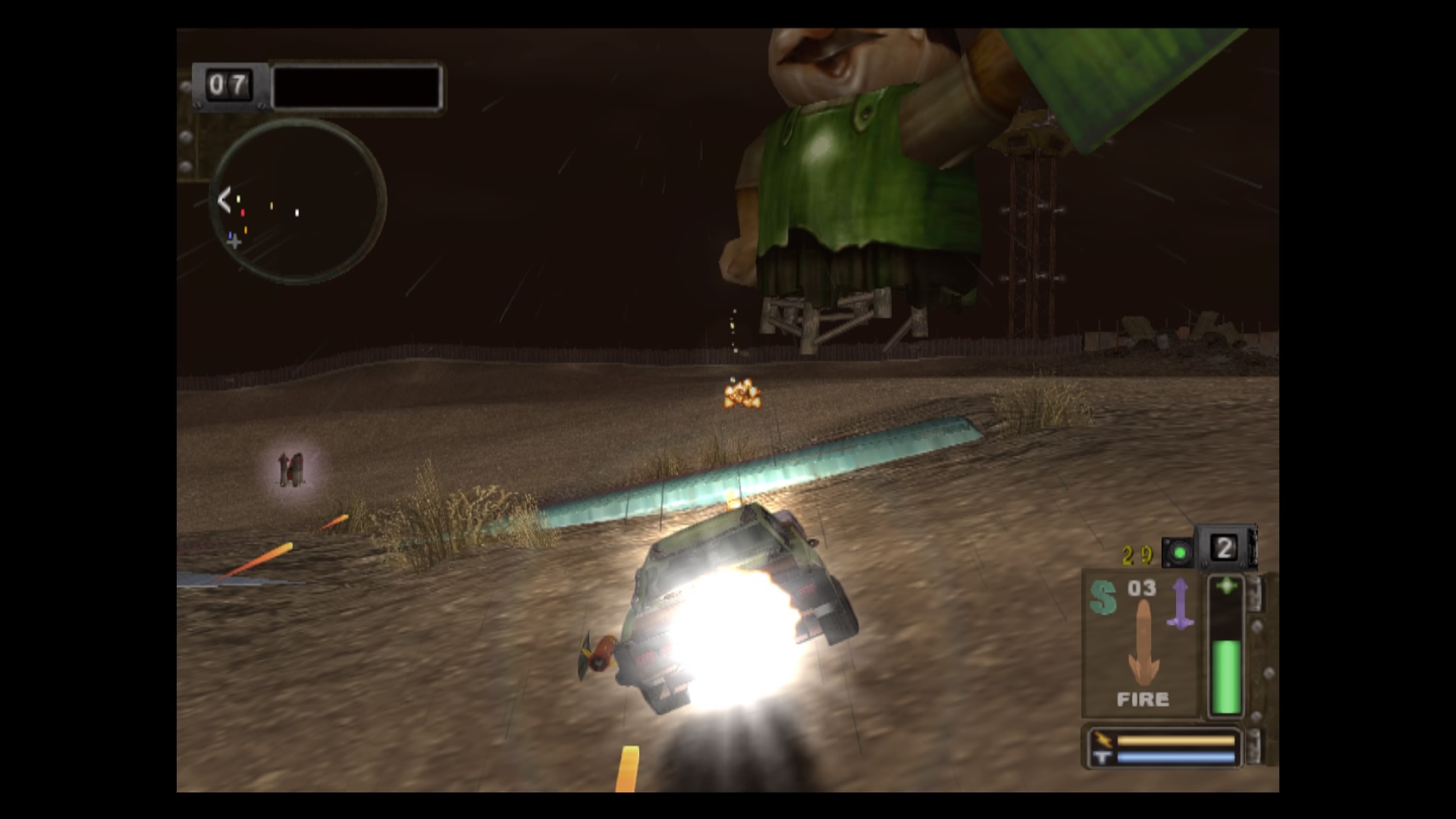Open the circular radar minimap

(300, 201)
